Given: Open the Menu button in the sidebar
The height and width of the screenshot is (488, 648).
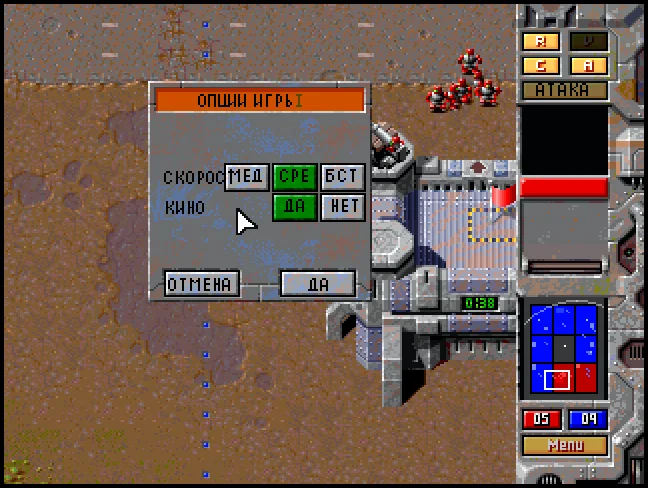Looking at the screenshot, I should click(x=564, y=445).
